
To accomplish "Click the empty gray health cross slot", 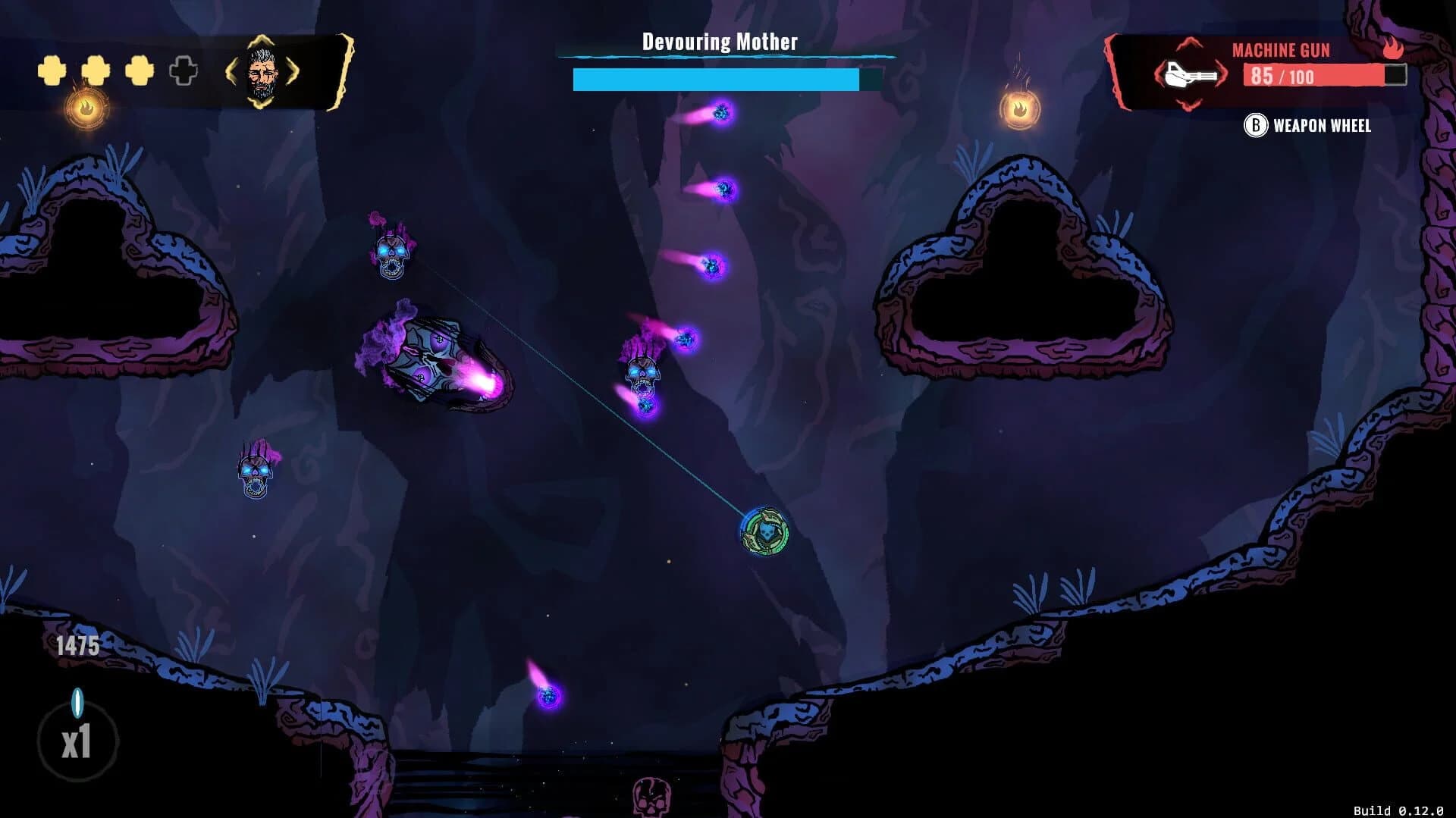I will 181,71.
